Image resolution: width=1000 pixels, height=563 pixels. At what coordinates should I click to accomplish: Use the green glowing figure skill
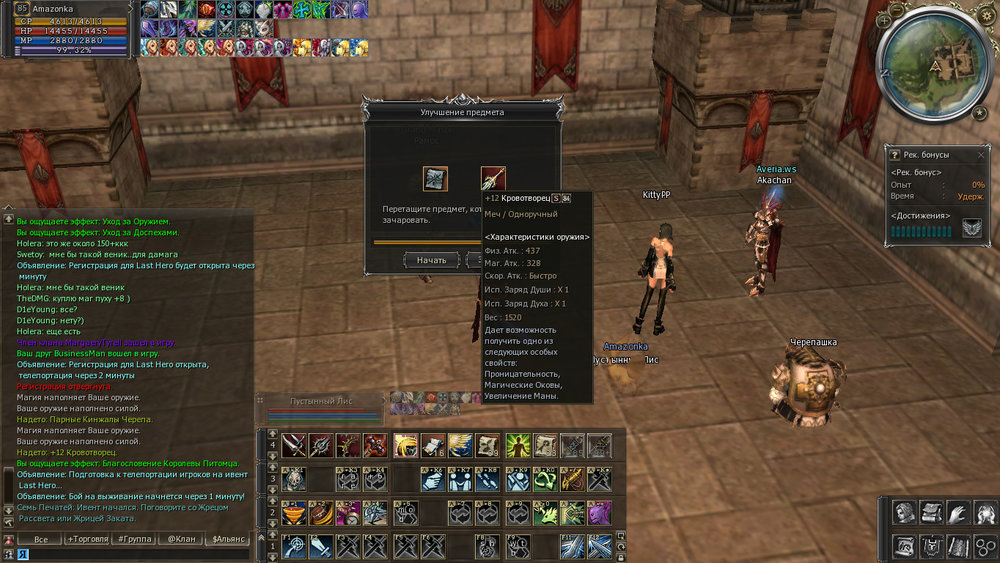pyautogui.click(x=517, y=446)
